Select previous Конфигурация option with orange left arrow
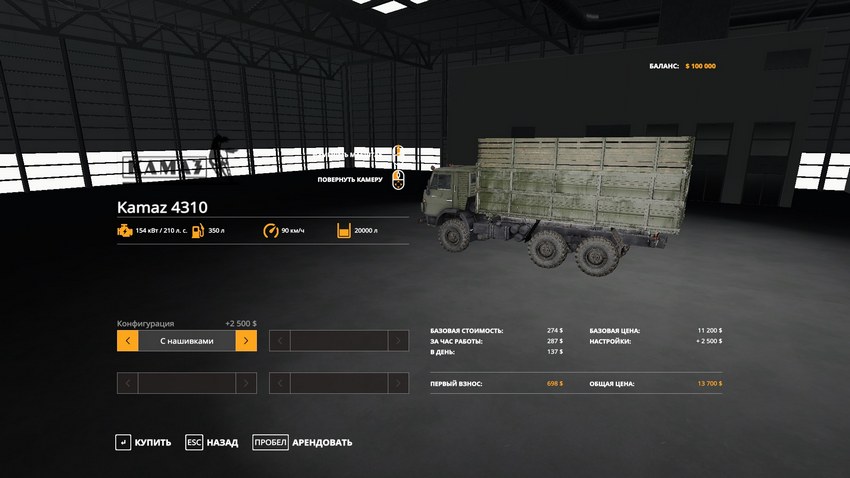Screen dimensions: 850x478 127,341
